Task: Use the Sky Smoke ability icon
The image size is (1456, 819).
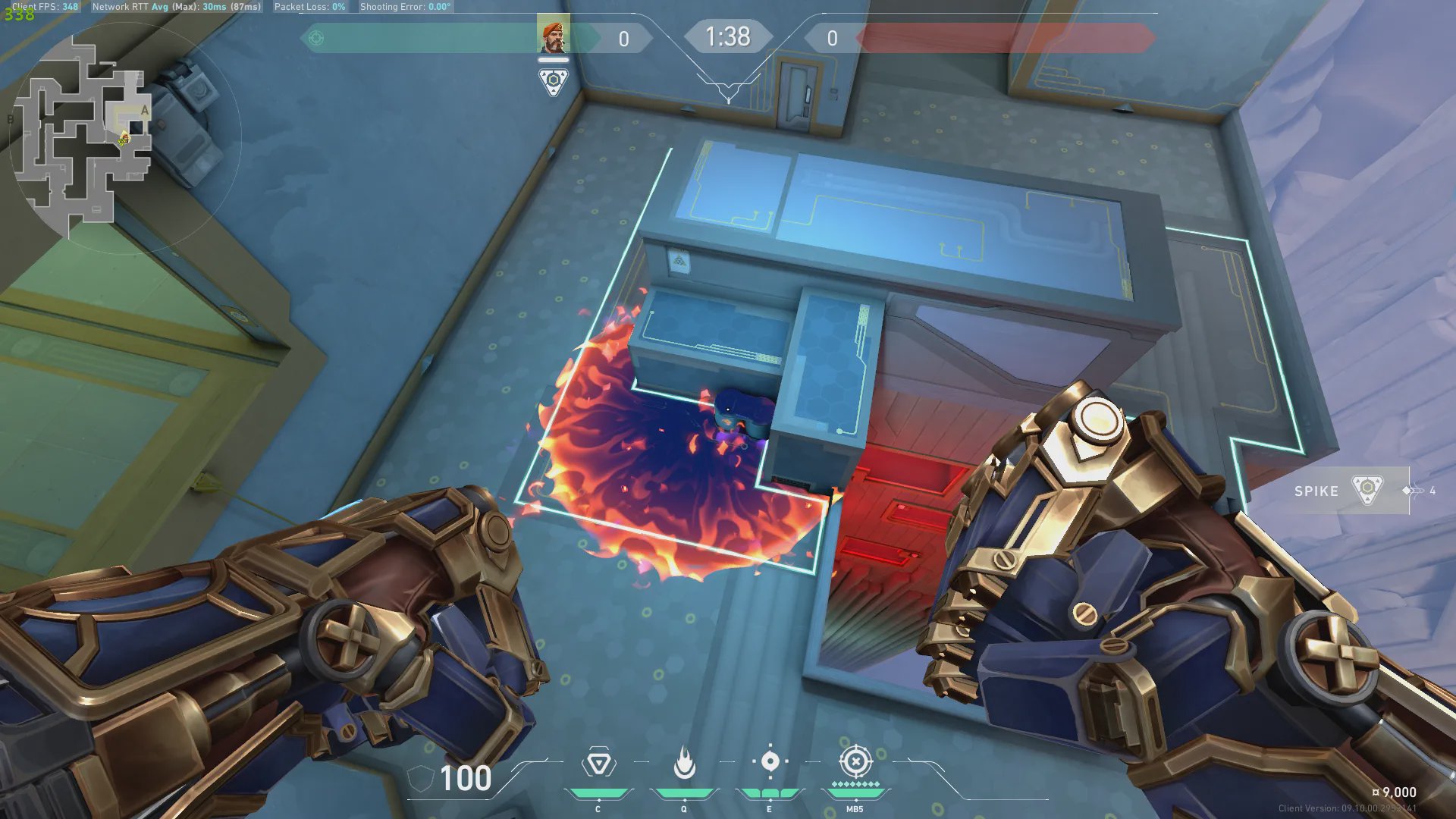Action: pos(770,761)
